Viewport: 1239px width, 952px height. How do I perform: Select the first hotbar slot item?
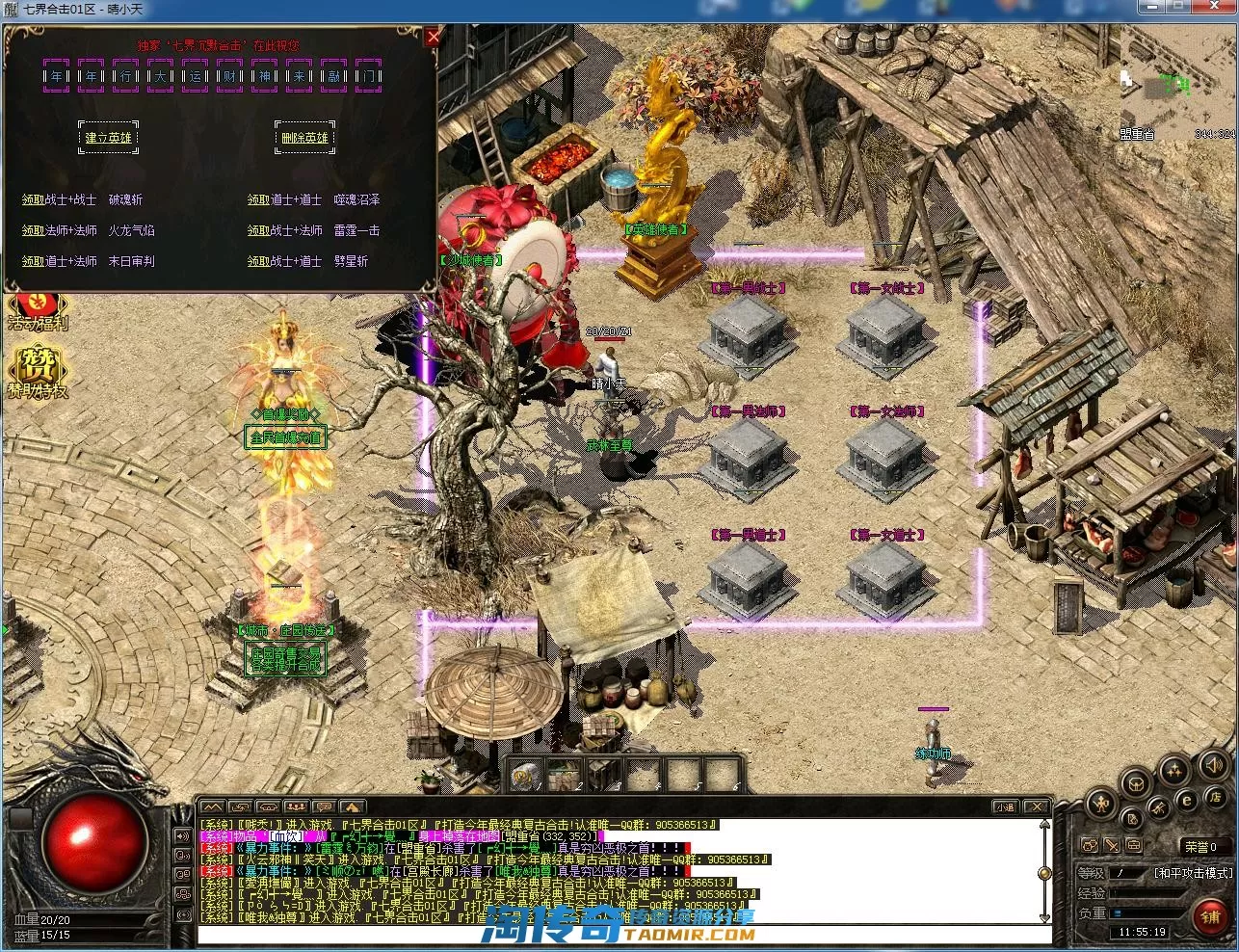[526, 774]
